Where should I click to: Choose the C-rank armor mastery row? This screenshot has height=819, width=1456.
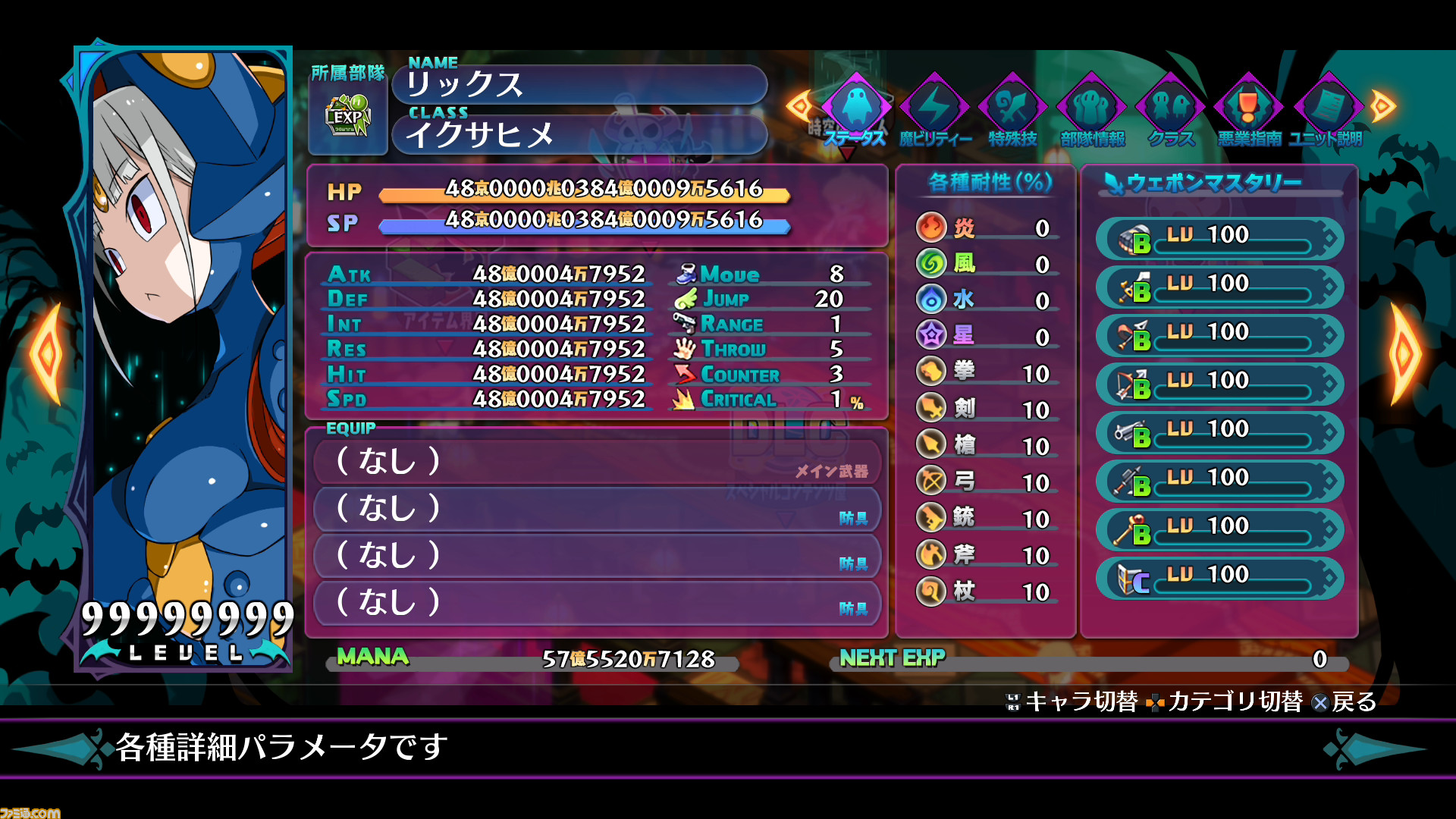(1219, 579)
